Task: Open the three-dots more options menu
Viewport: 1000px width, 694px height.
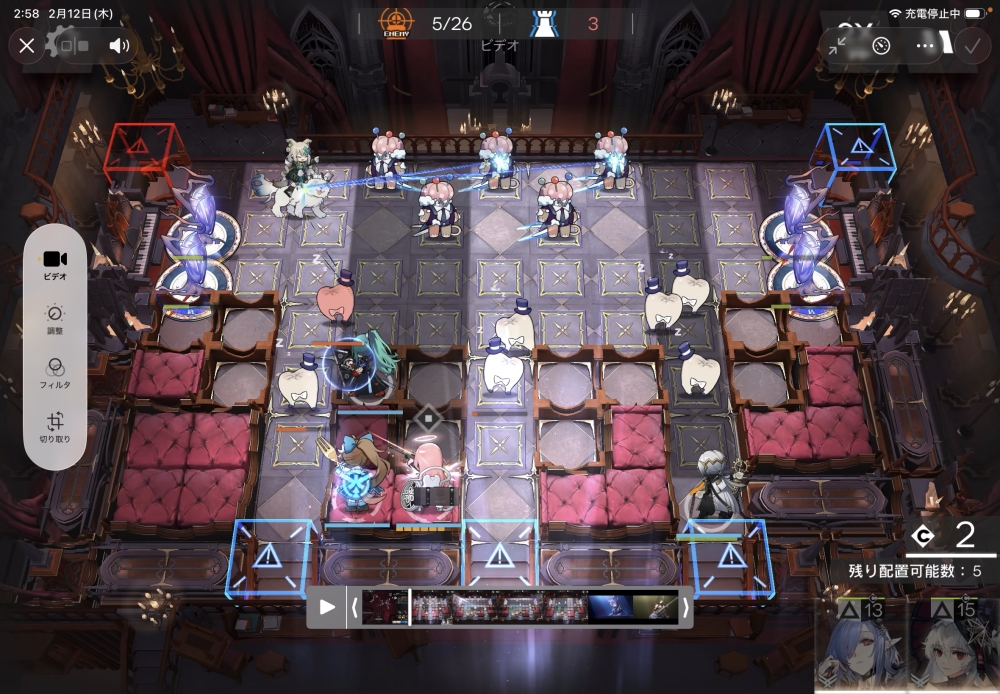Action: 925,45
